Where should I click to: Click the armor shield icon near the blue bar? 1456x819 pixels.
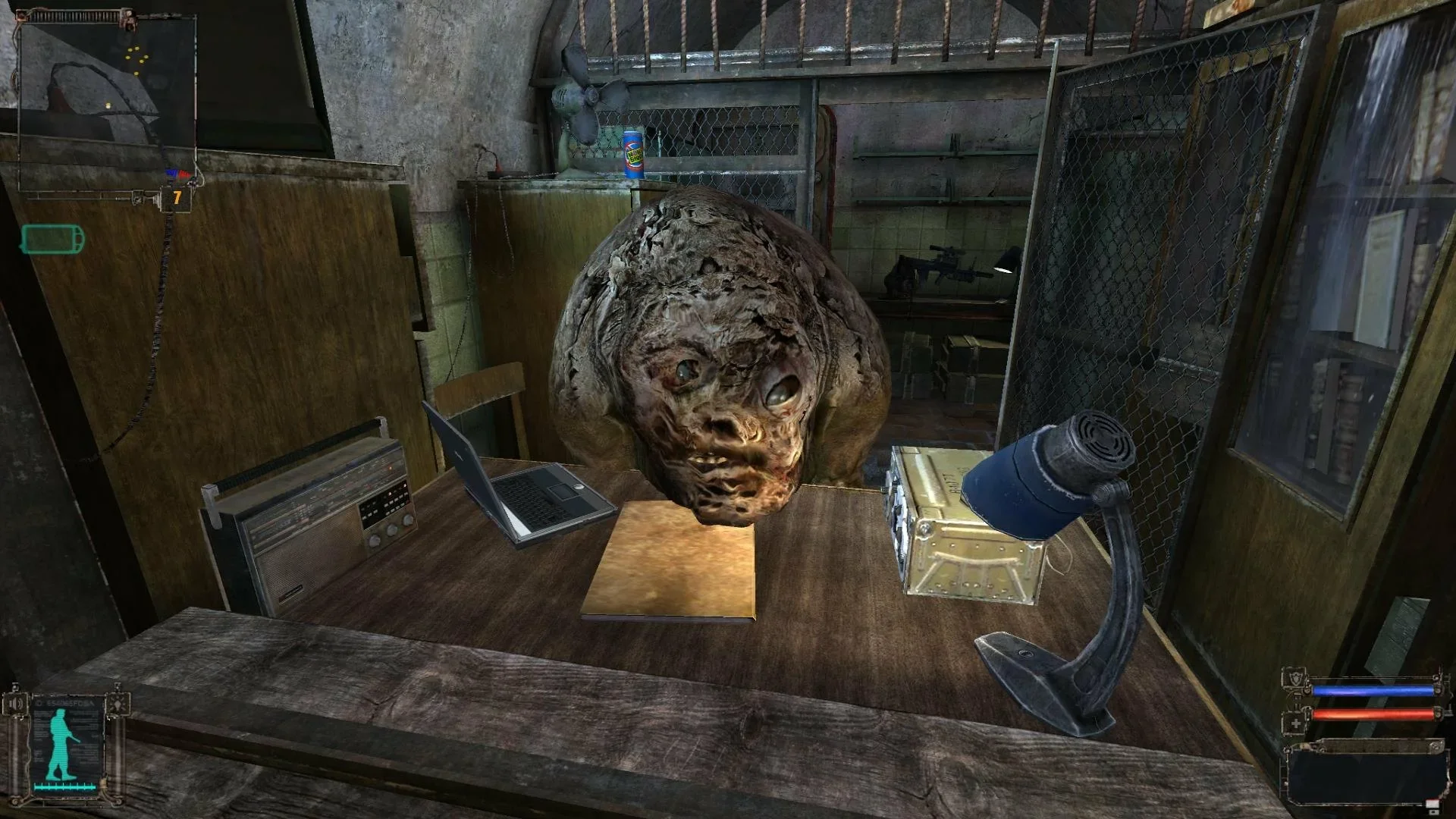coord(1296,677)
